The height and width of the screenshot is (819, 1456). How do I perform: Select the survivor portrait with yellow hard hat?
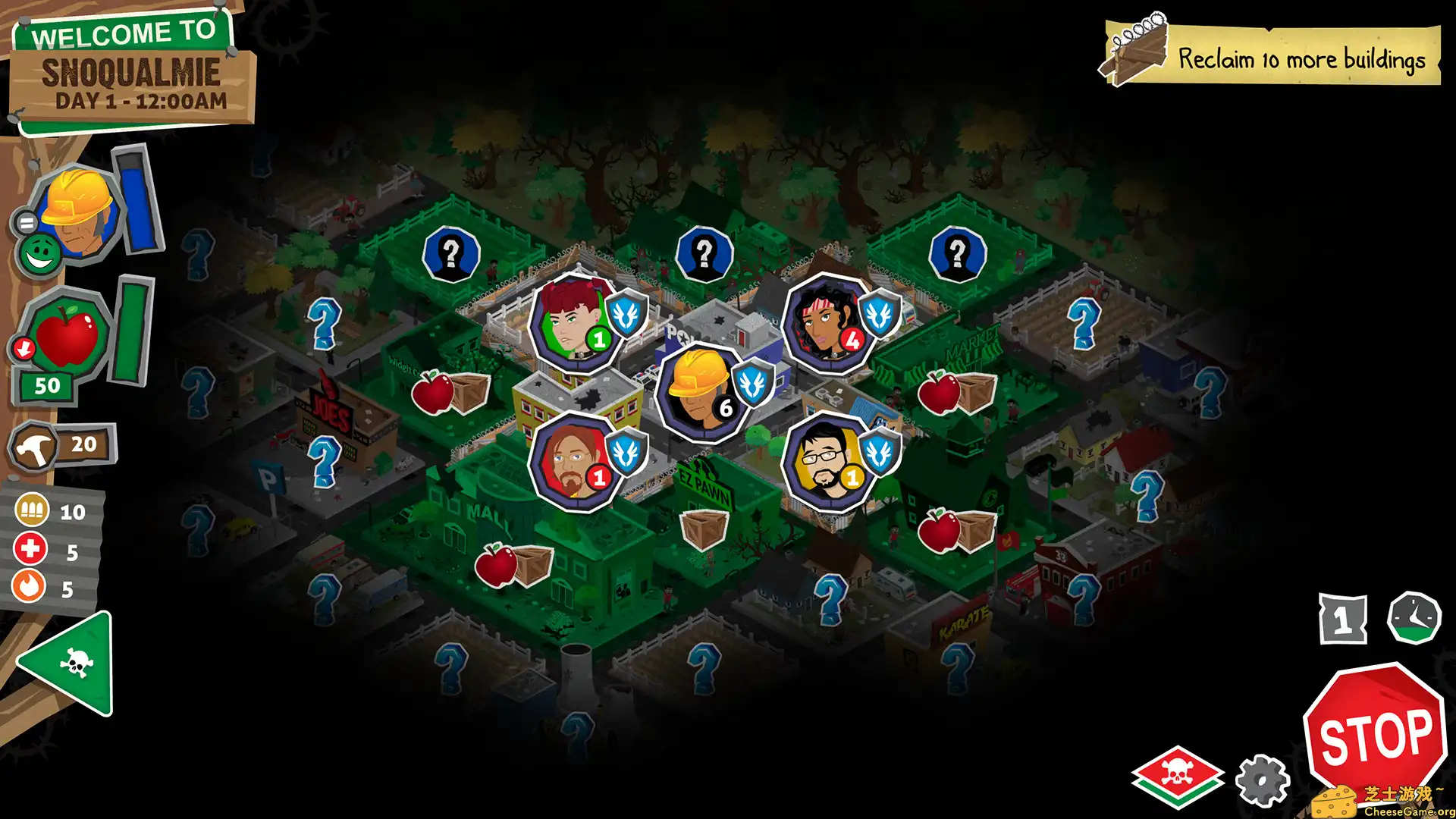pyautogui.click(x=698, y=387)
